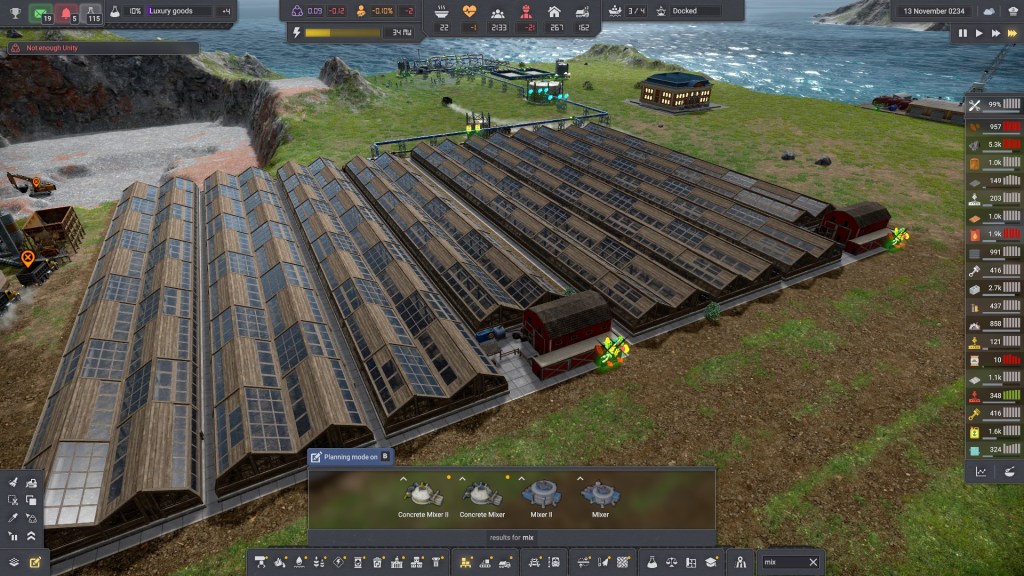Set game speed to normal play
This screenshot has height=576, width=1024.
click(x=979, y=33)
